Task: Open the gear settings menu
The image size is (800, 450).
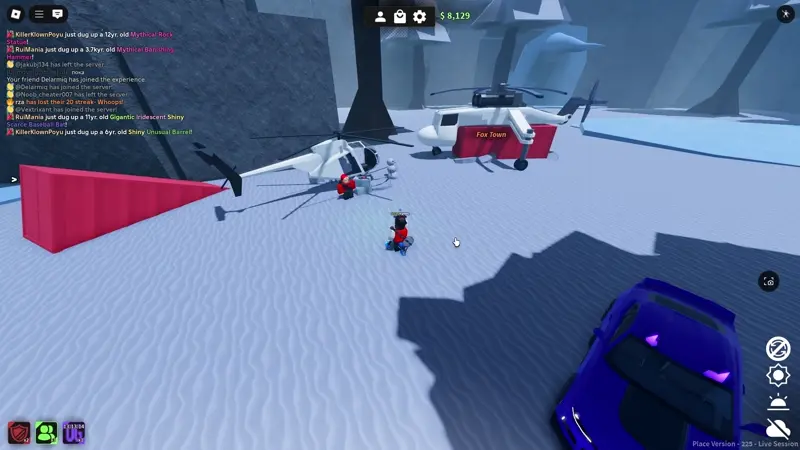Action: (420, 16)
